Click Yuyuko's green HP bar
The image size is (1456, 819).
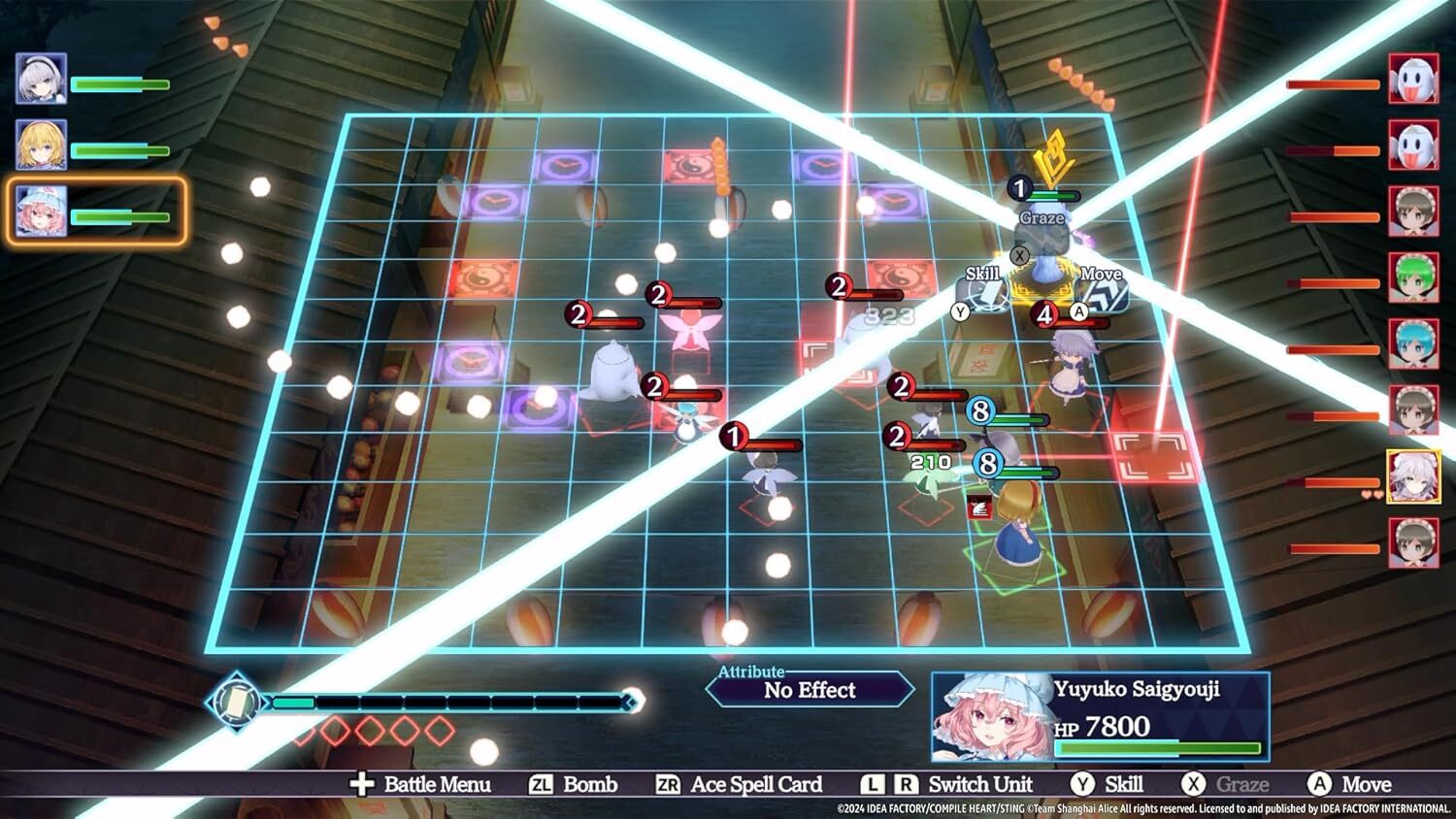[x=1155, y=746]
